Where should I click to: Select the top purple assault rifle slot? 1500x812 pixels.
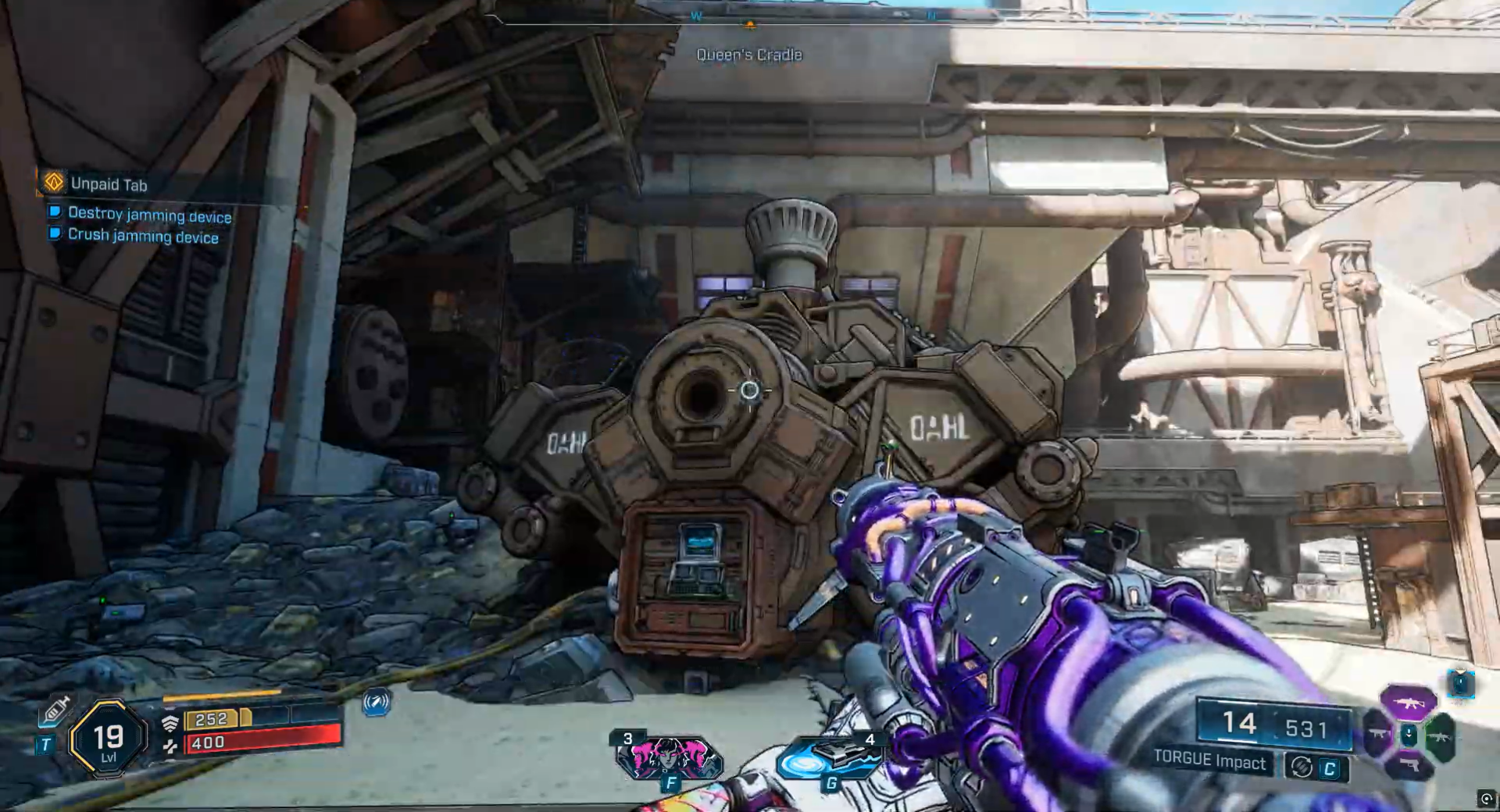coord(1409,702)
